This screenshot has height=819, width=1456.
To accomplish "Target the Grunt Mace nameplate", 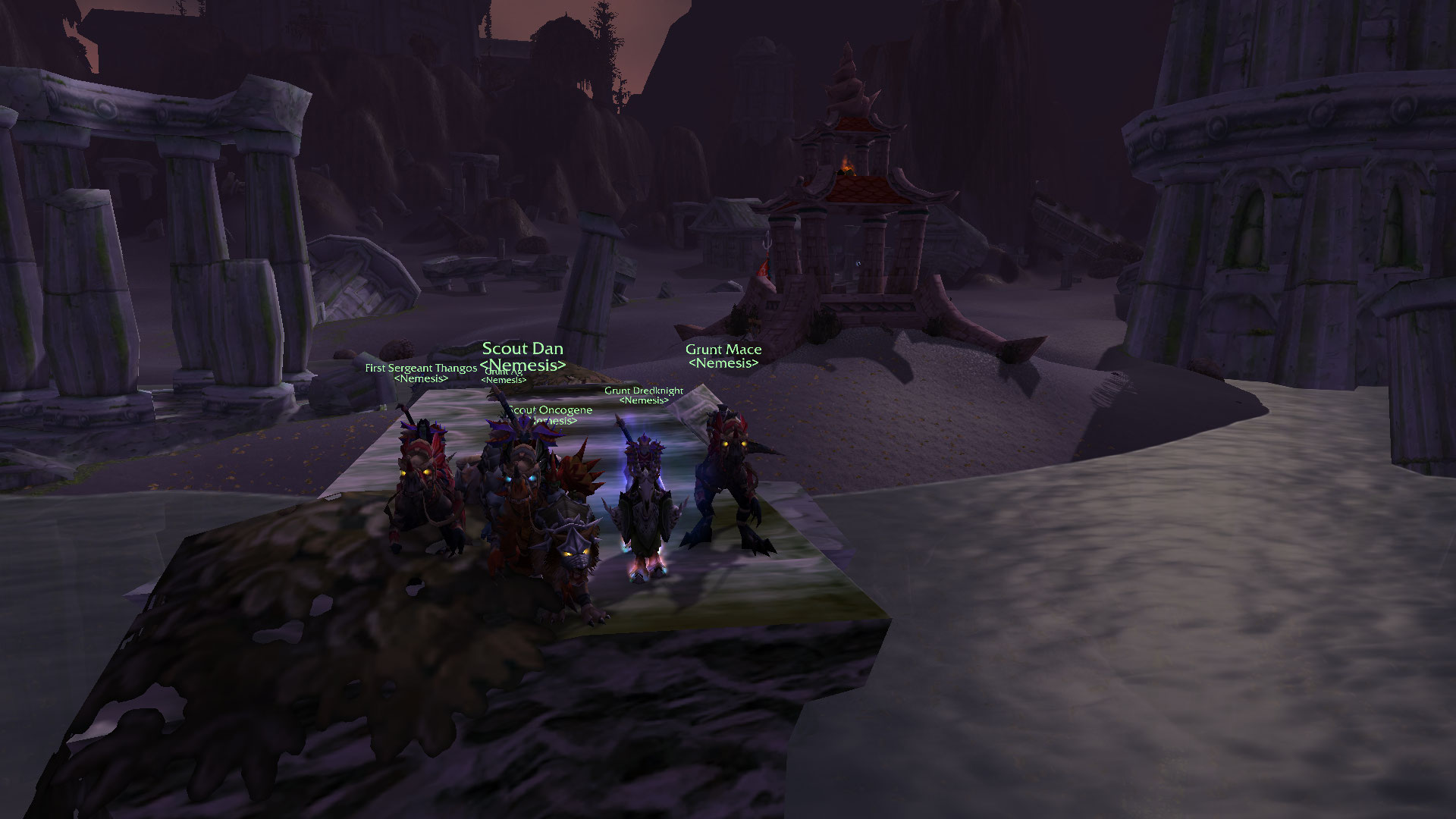I will [723, 350].
